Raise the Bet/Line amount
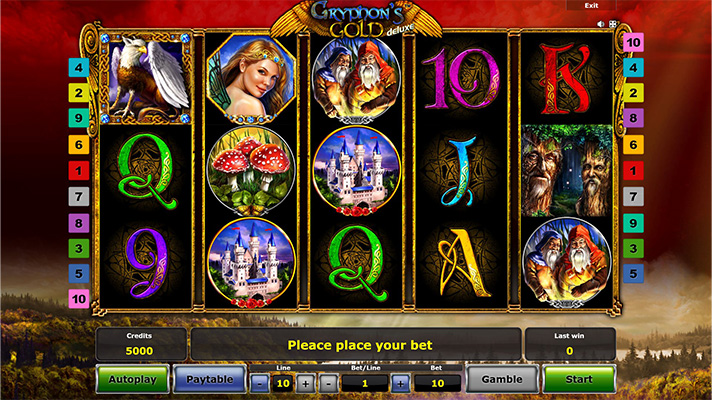 400,383
